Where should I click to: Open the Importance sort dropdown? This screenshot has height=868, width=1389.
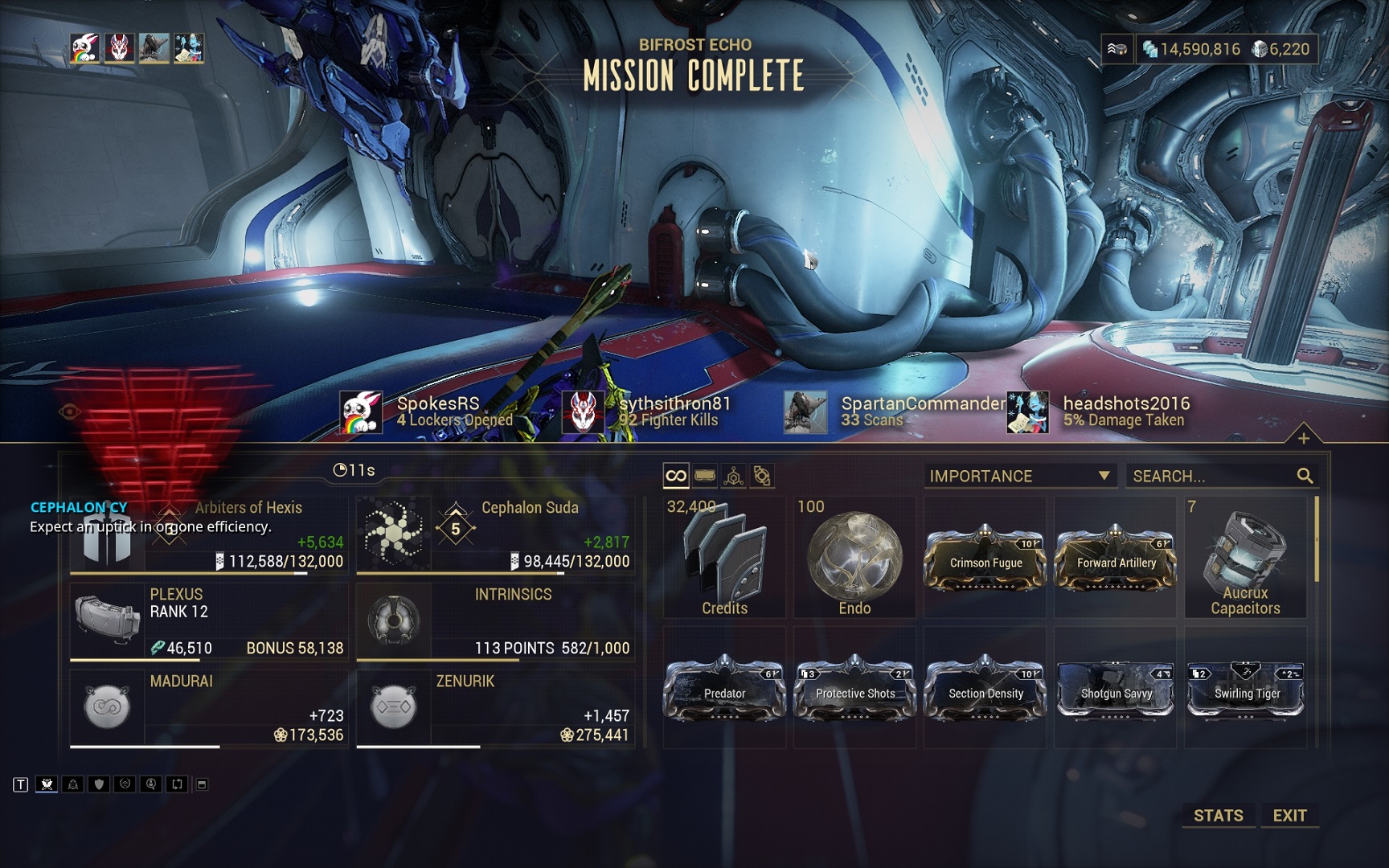point(1020,476)
